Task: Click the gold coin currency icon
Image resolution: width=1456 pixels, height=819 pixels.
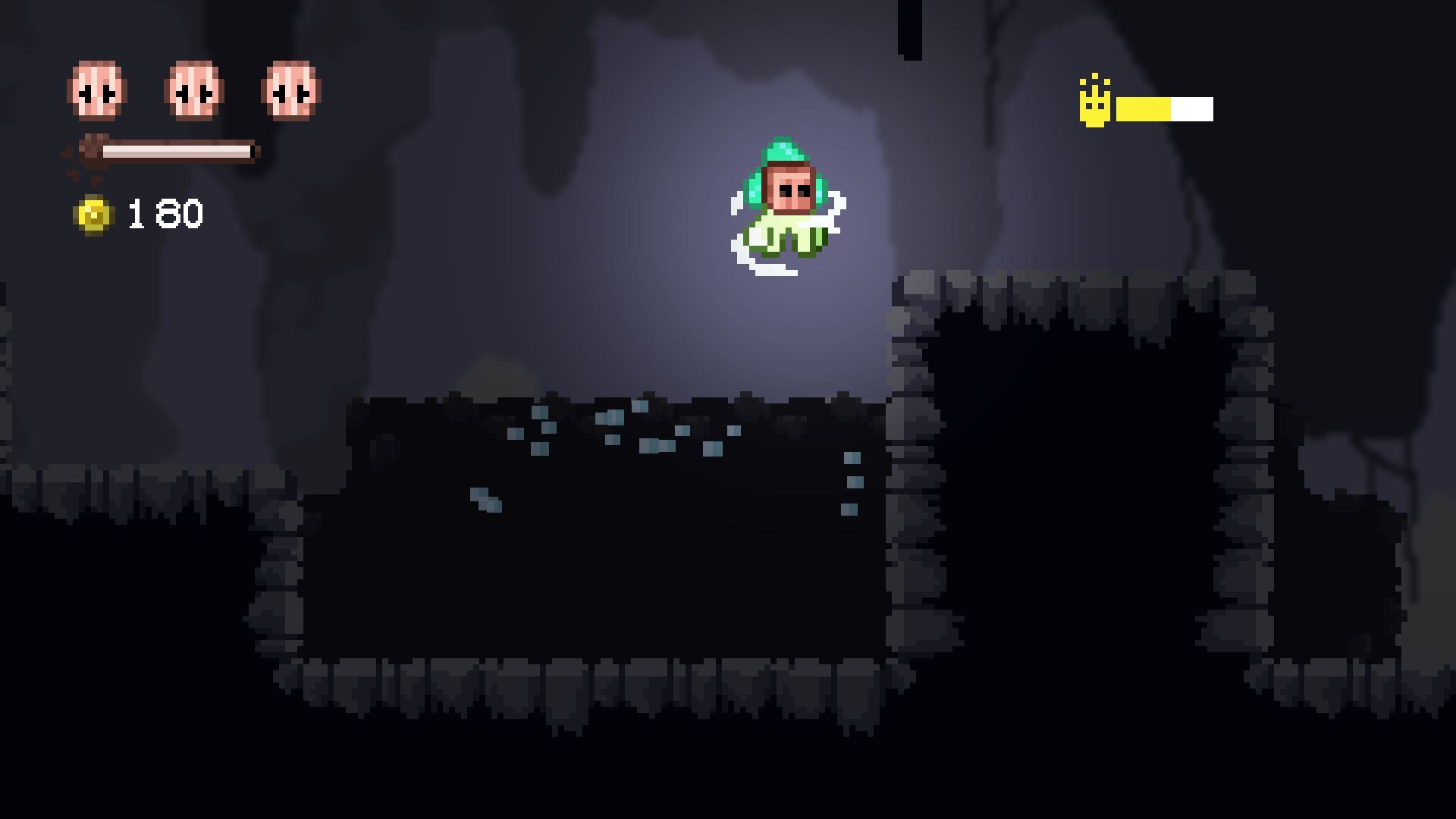Action: pos(93,214)
